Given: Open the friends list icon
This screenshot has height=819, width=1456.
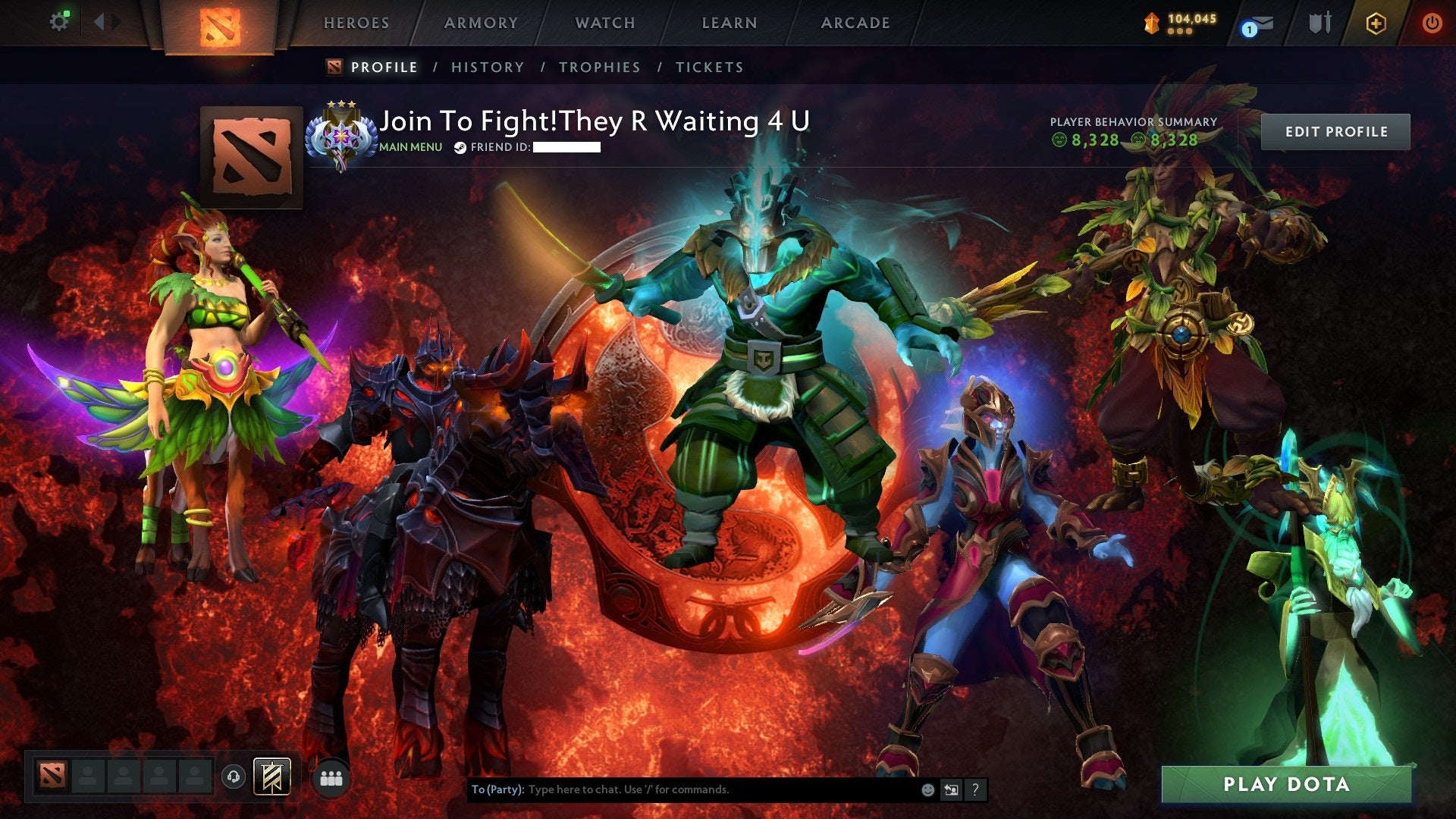Looking at the screenshot, I should pos(331,777).
